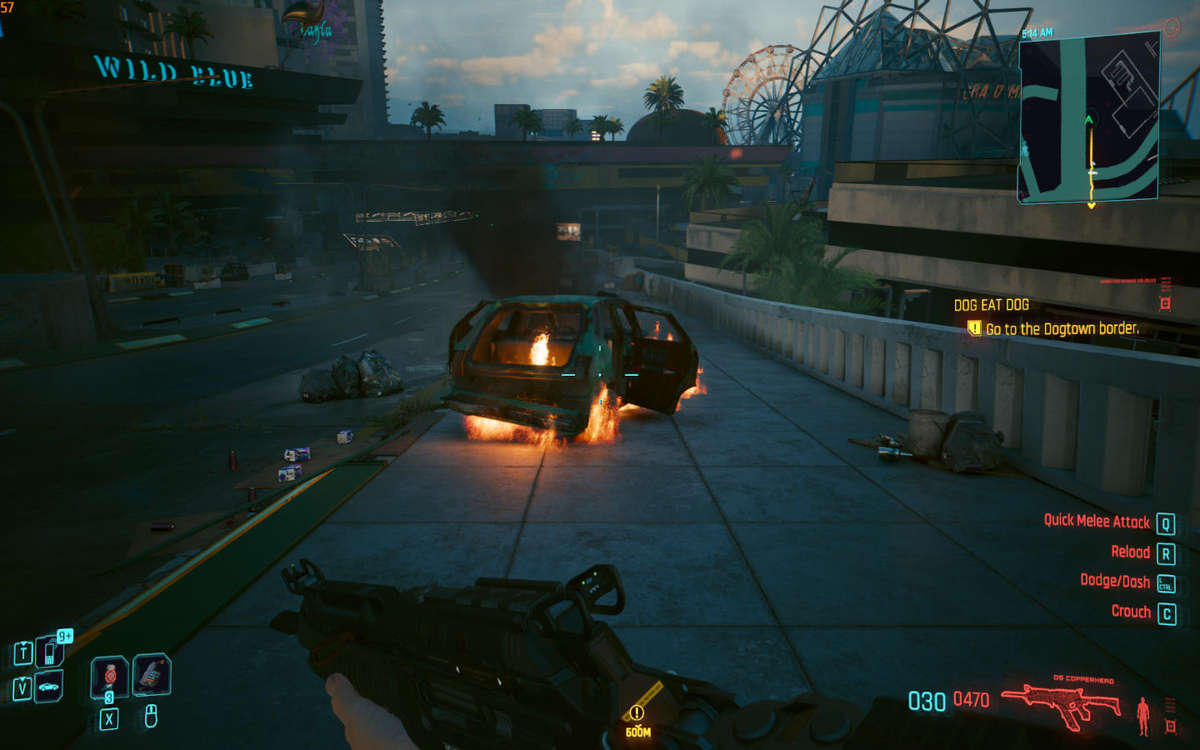The height and width of the screenshot is (750, 1200).
Task: Select the red body stance silhouette icon
Action: click(1143, 714)
